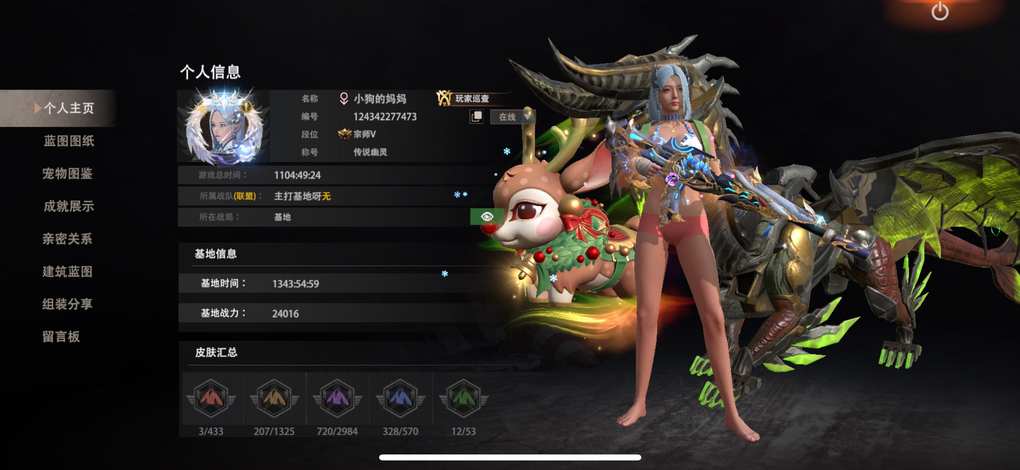The image size is (1020, 470).
Task: Open the 蓝图图纸 blueprint tab
Action: 68,141
